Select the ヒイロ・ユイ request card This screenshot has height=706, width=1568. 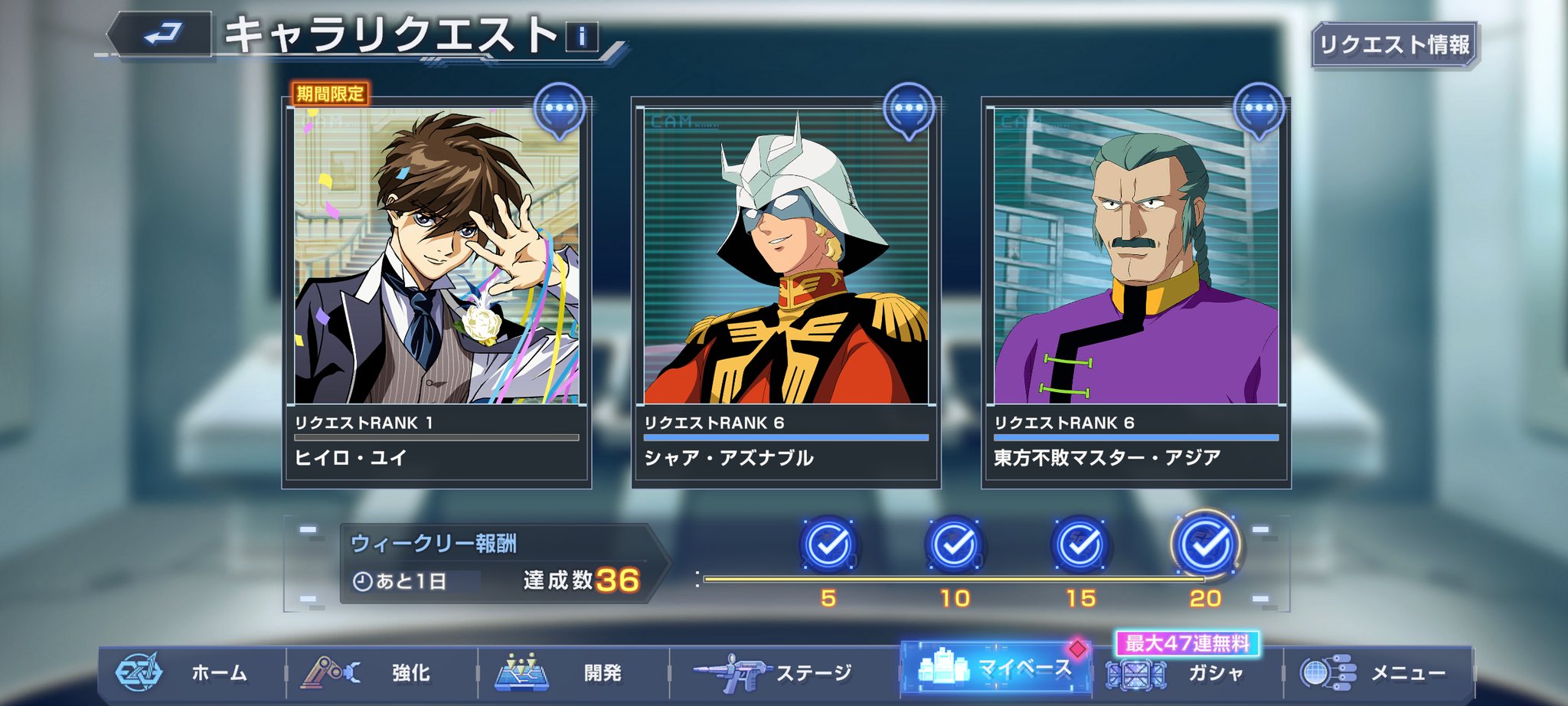pyautogui.click(x=436, y=291)
